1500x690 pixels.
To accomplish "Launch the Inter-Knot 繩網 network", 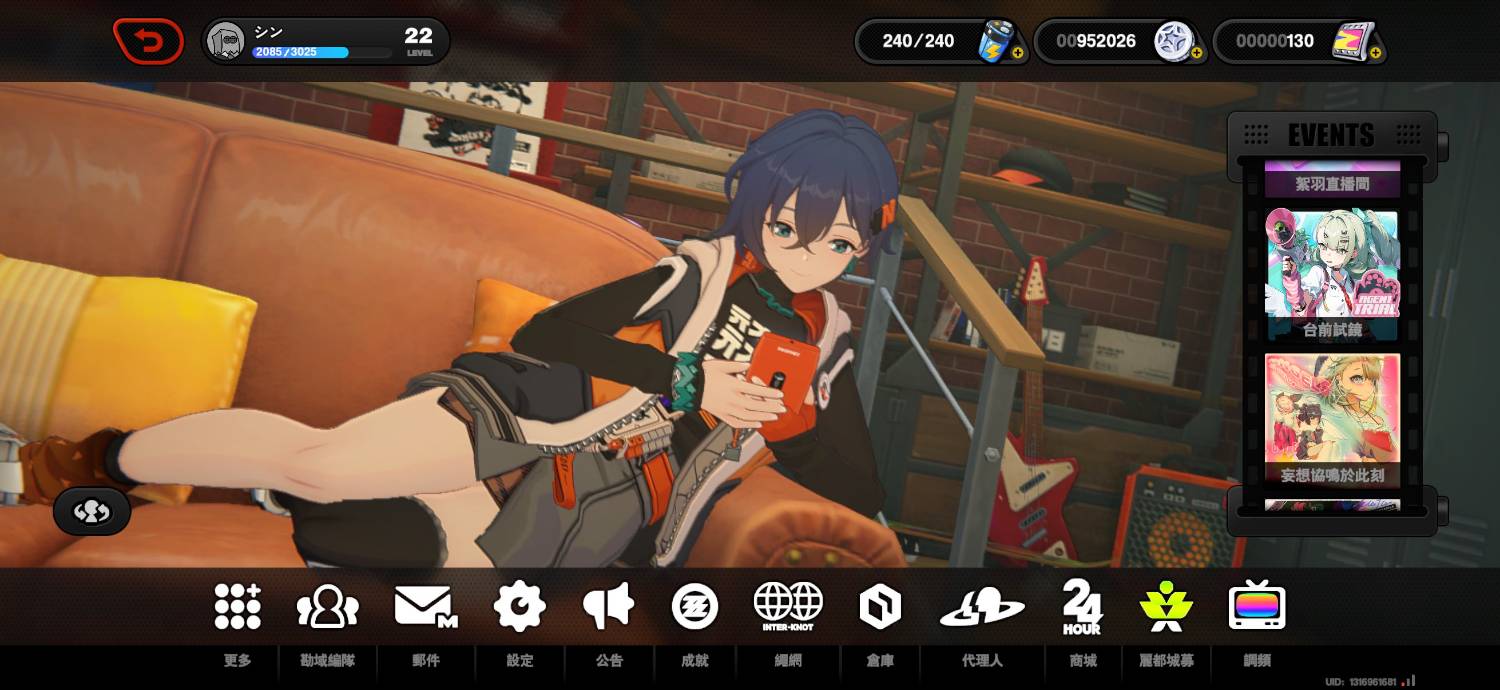I will [788, 606].
